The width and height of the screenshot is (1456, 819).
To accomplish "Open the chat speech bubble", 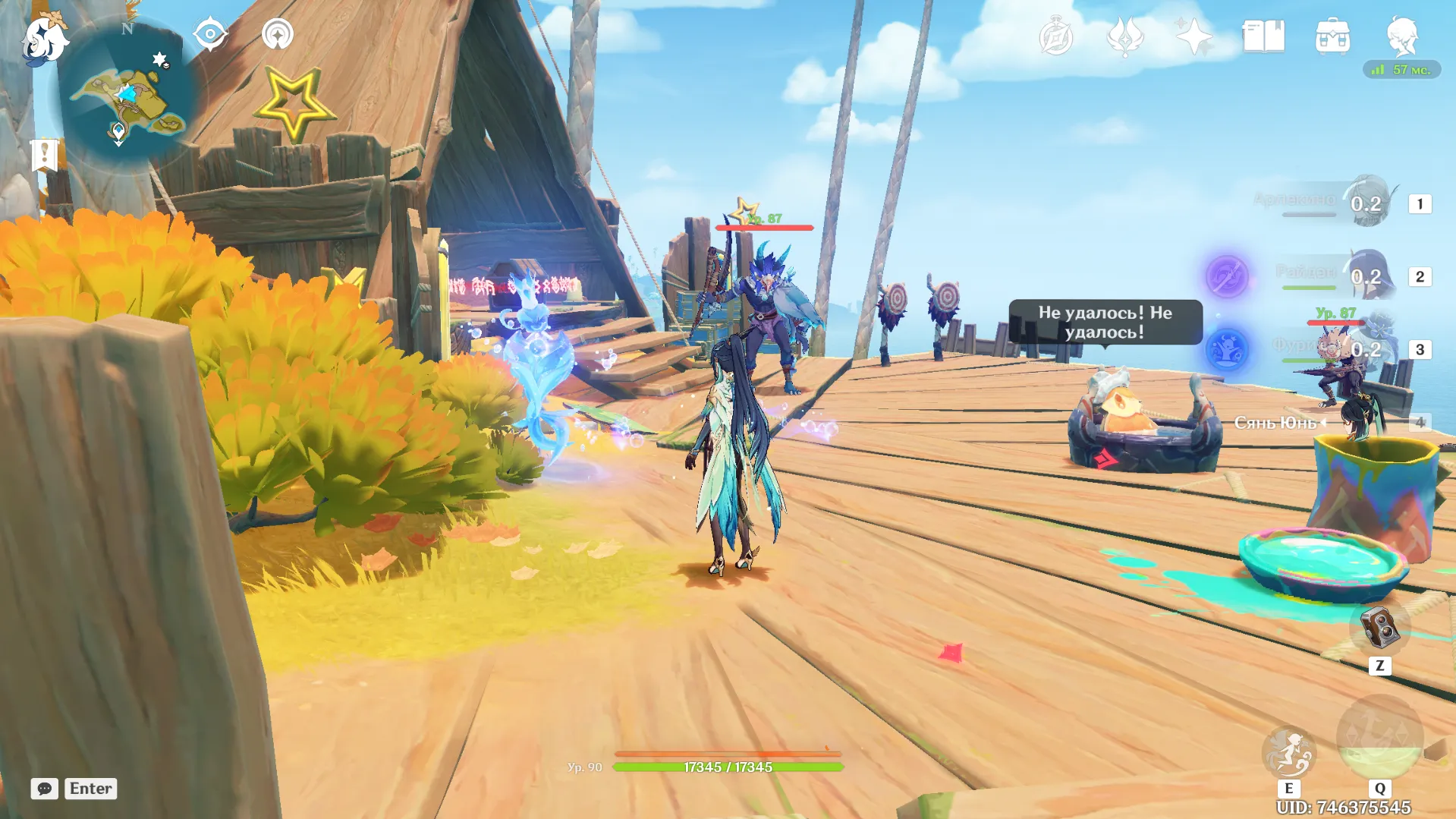I will [45, 789].
